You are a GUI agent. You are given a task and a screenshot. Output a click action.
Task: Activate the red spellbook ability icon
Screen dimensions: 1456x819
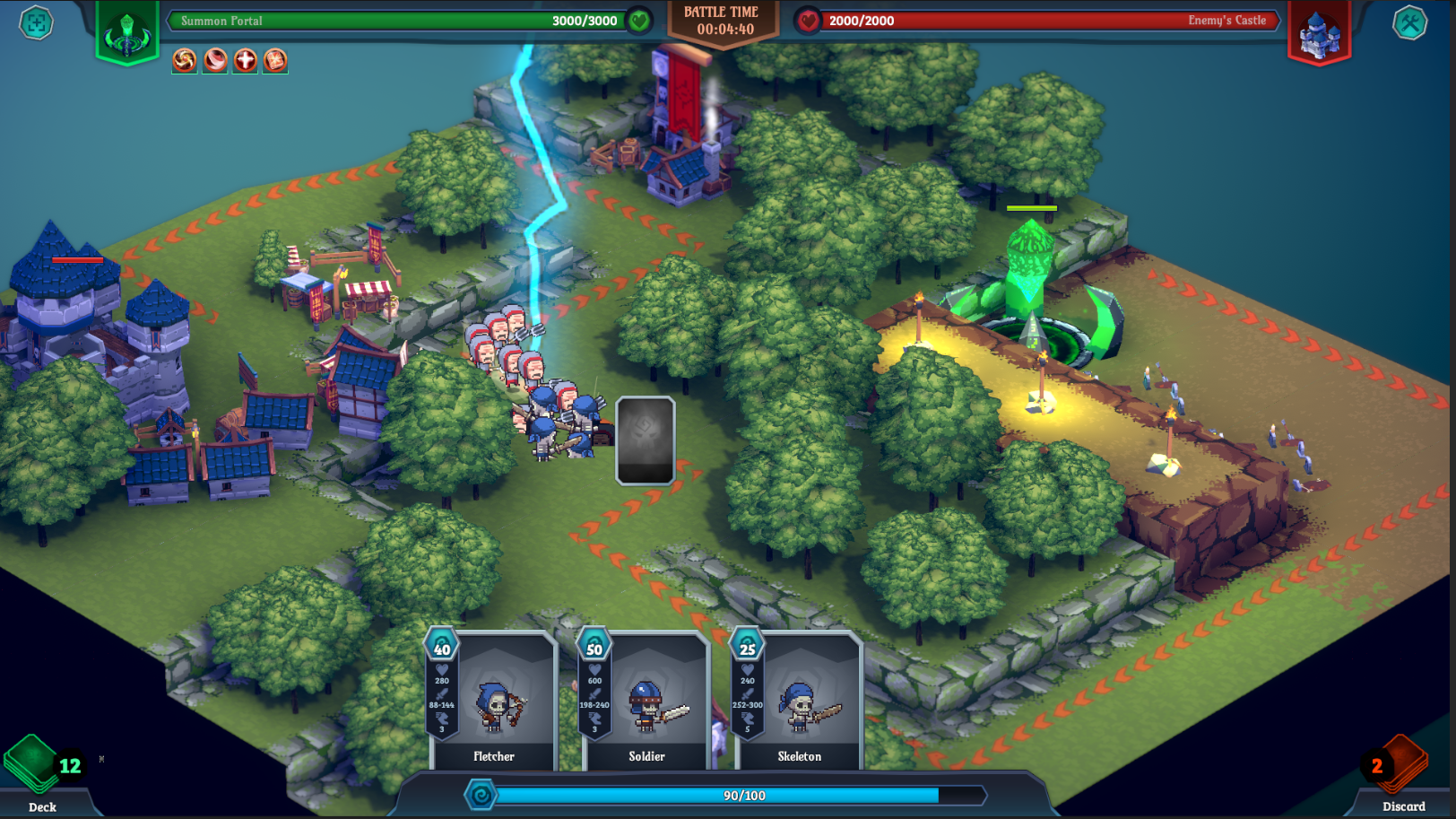click(275, 60)
